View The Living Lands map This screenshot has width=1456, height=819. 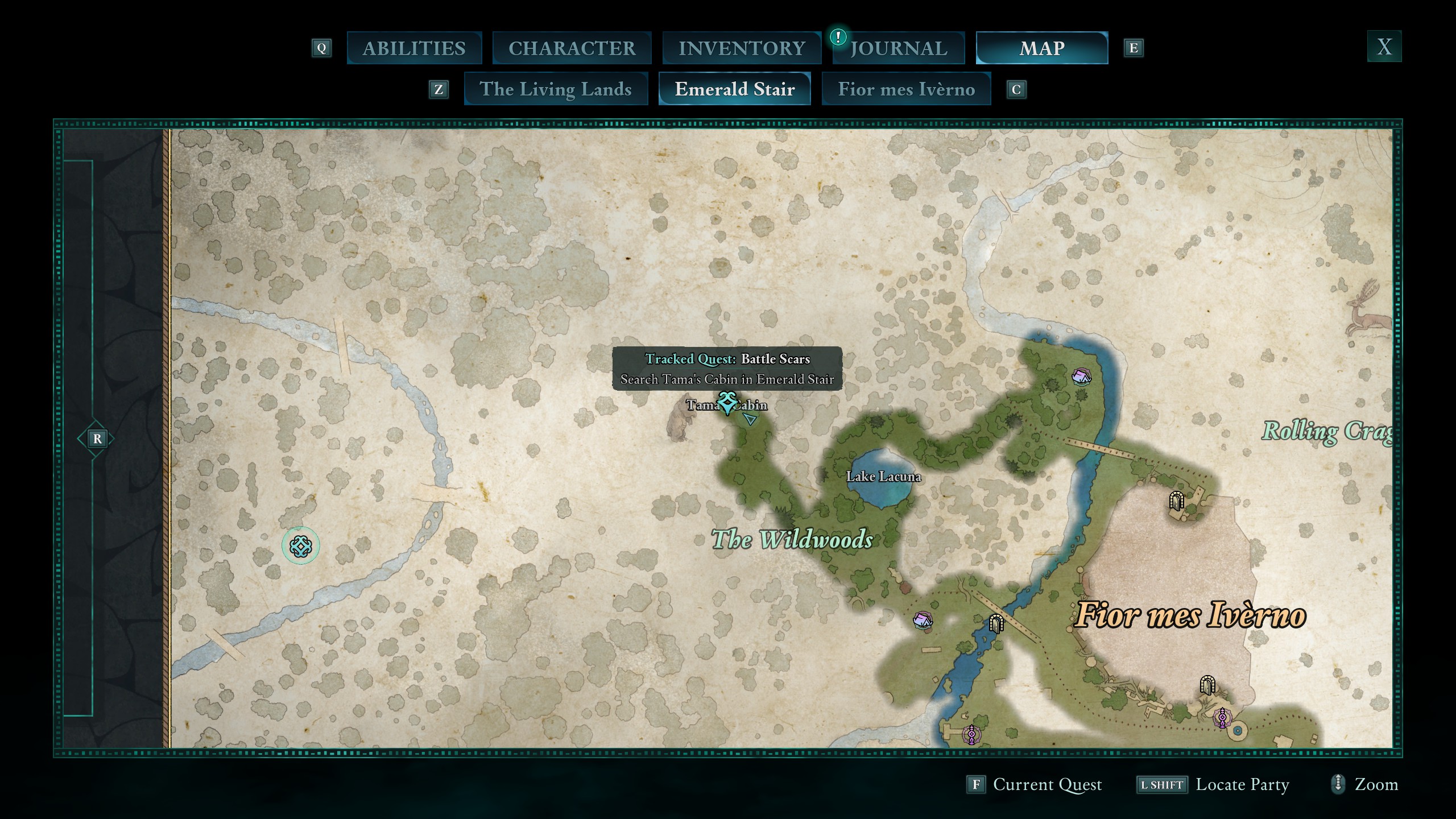coord(556,89)
